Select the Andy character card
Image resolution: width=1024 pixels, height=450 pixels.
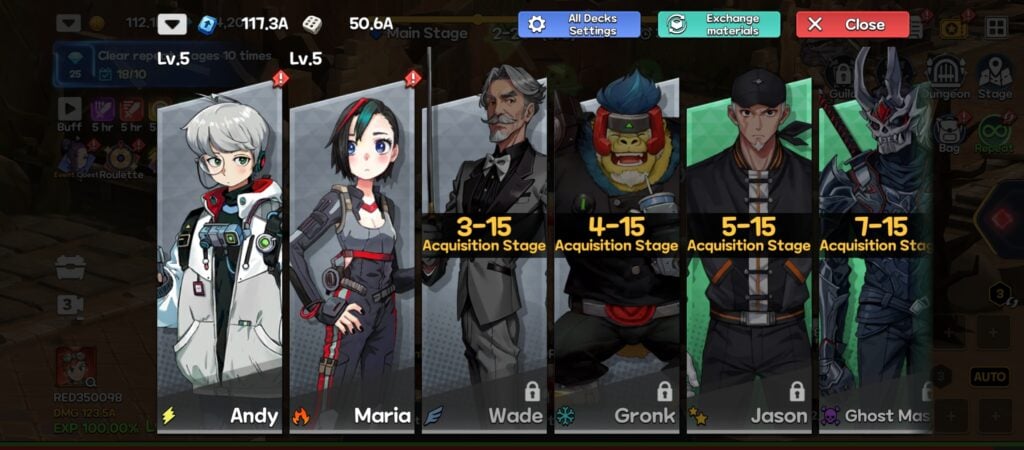[x=220, y=260]
